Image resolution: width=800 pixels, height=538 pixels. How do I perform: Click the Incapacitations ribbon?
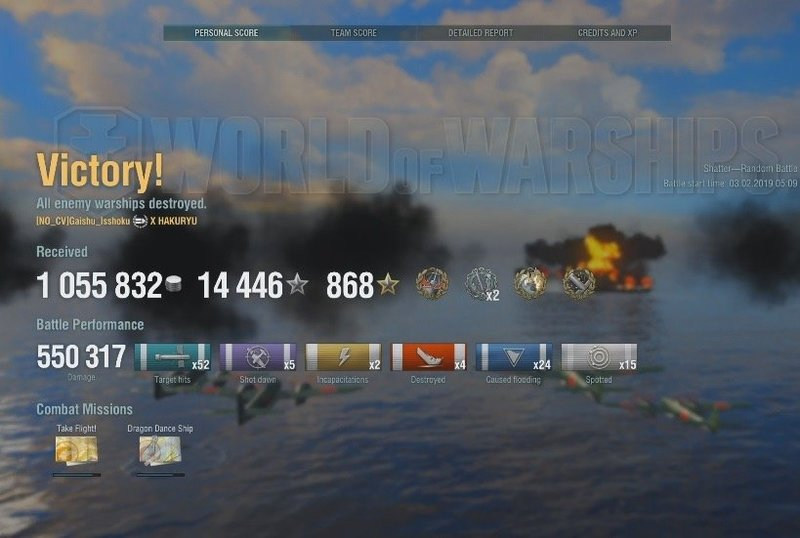point(343,358)
